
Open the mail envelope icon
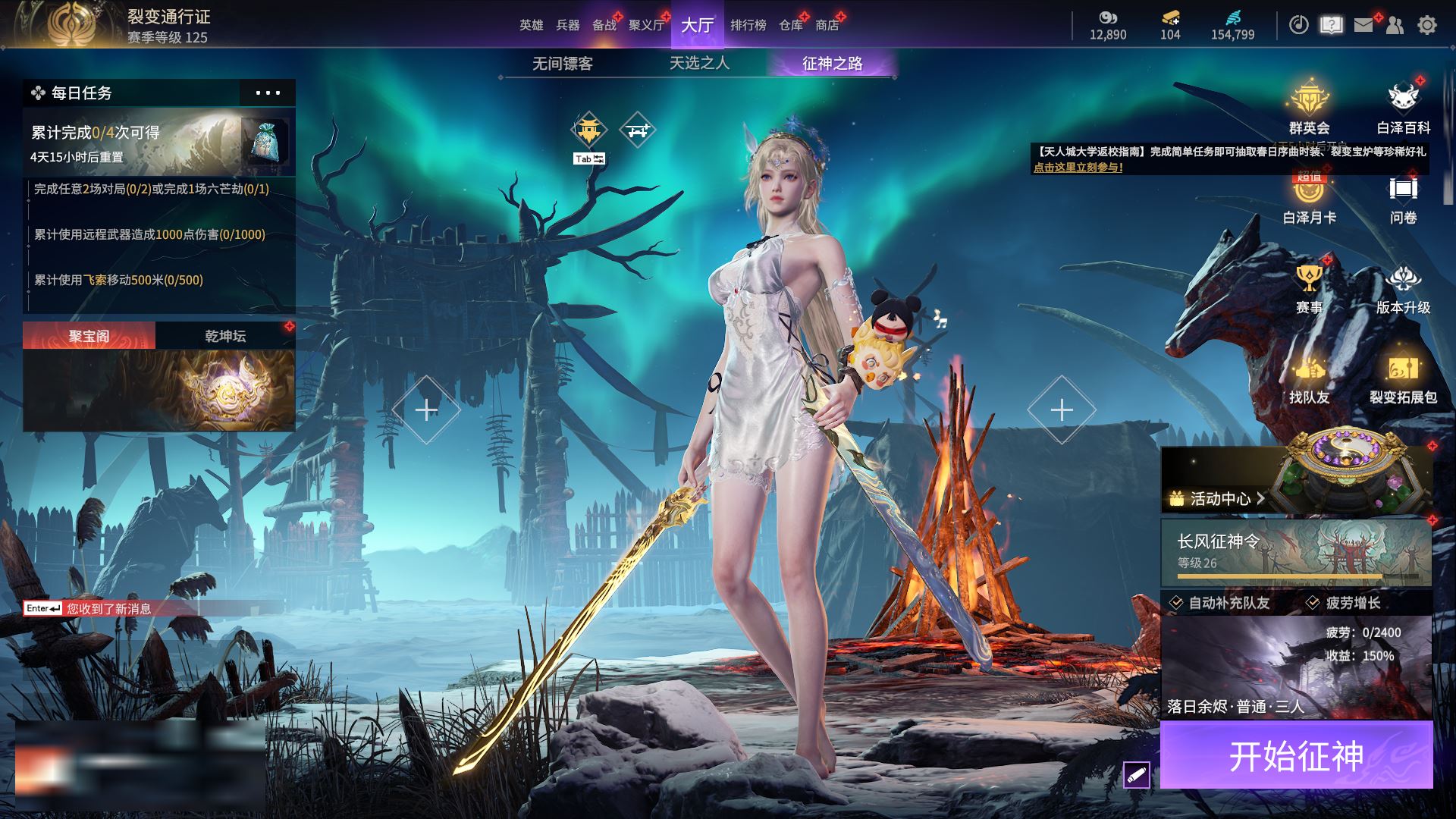tap(1363, 25)
